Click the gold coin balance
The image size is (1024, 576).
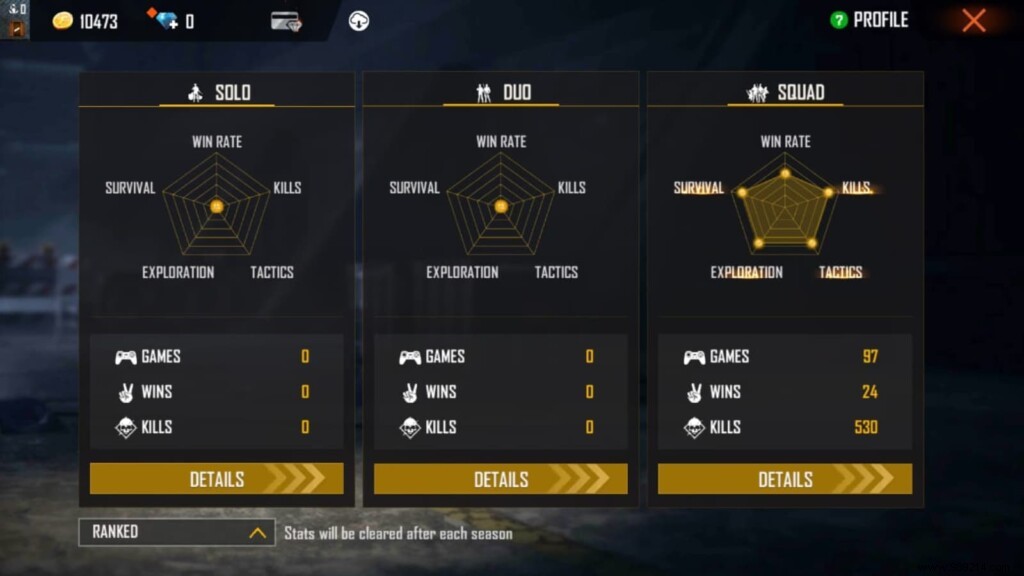pyautogui.click(x=85, y=21)
